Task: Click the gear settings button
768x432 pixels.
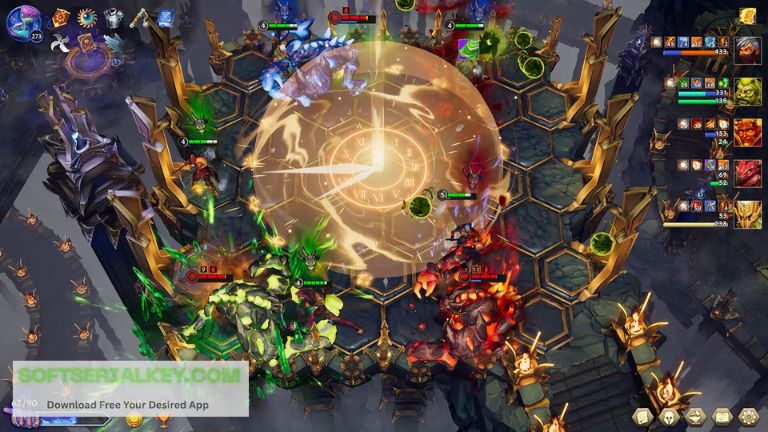Action: [x=748, y=416]
